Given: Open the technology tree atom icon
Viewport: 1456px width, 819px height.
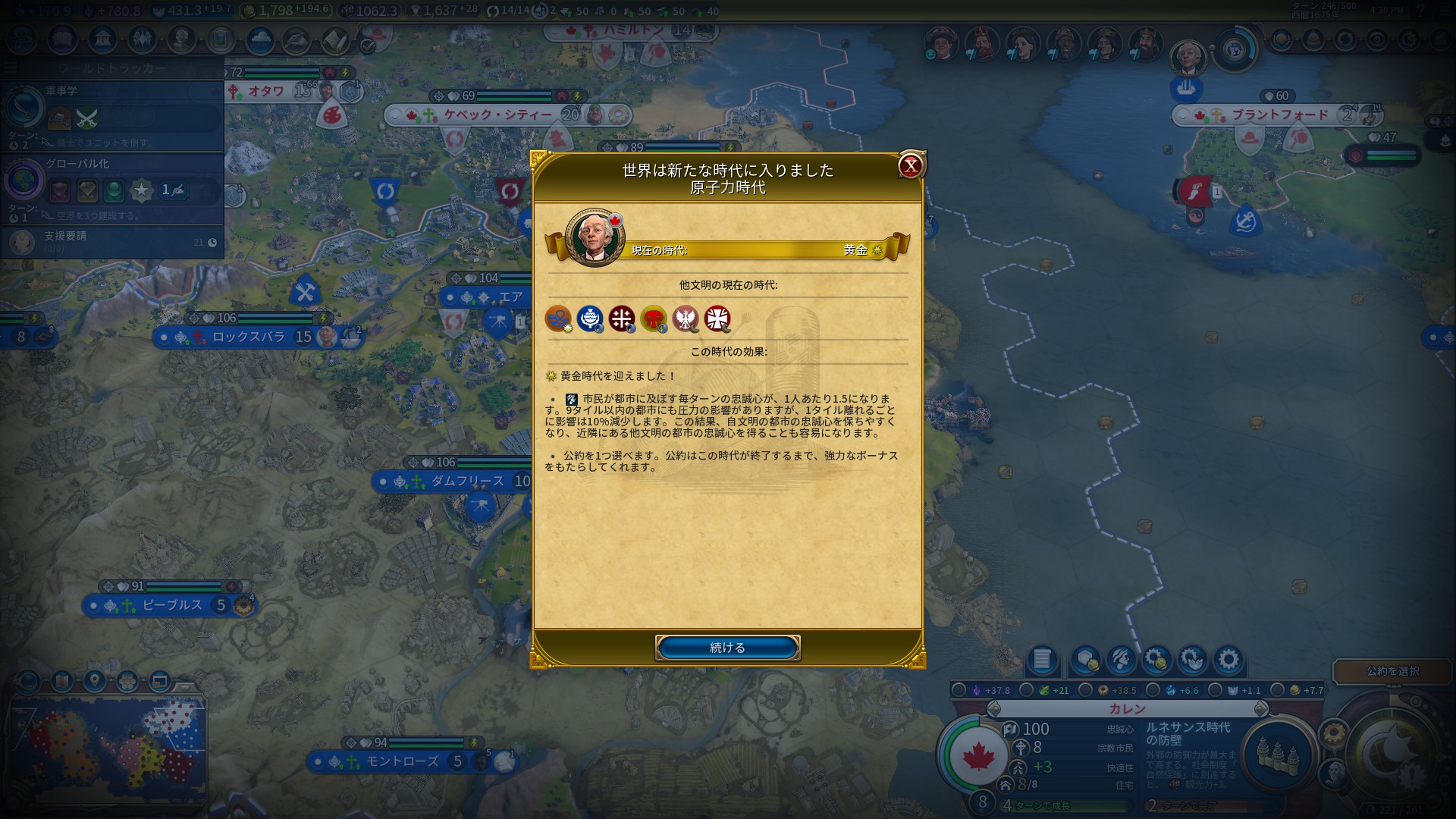Looking at the screenshot, I should (21, 39).
